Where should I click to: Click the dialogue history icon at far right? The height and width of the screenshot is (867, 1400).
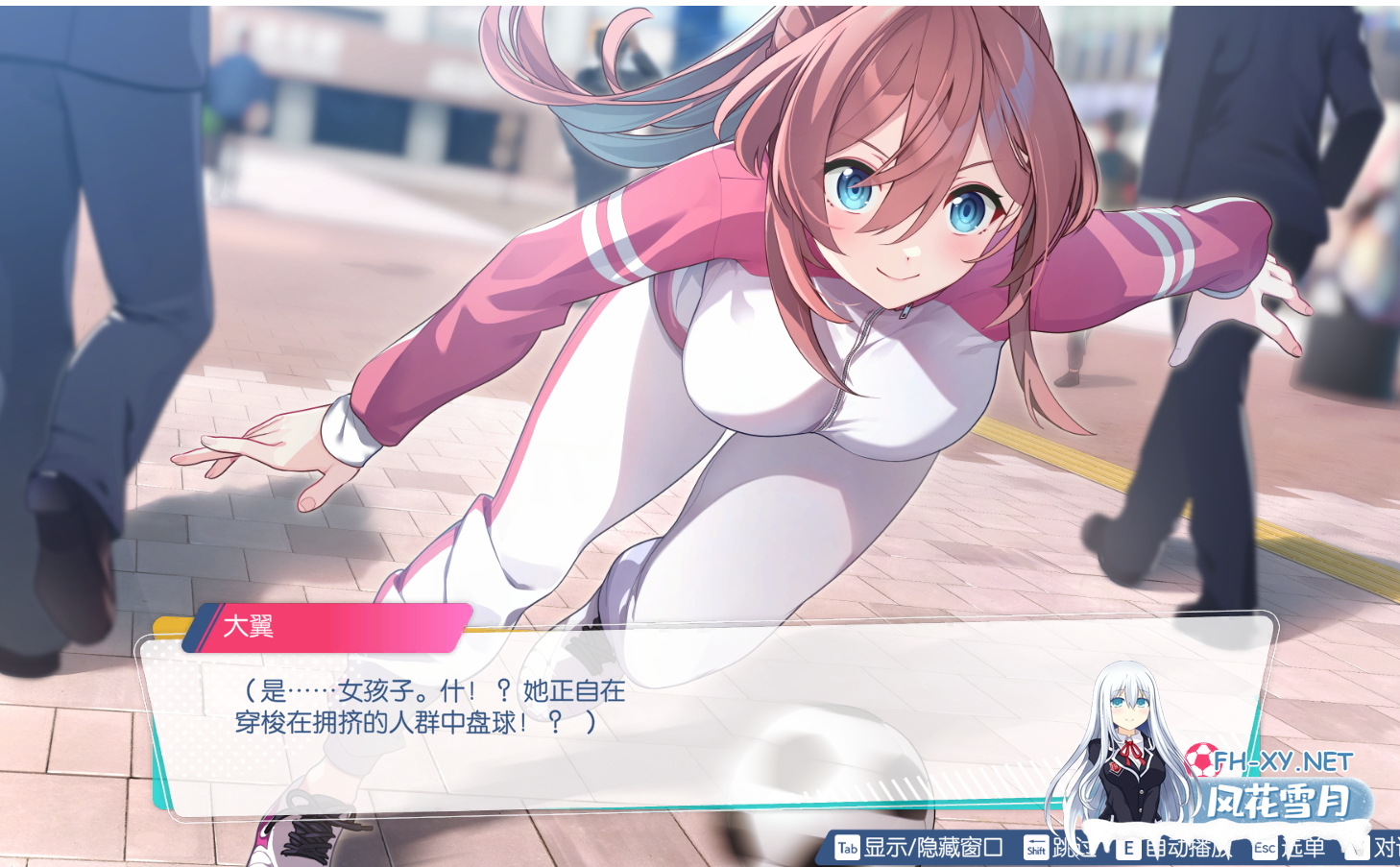(x=1356, y=849)
